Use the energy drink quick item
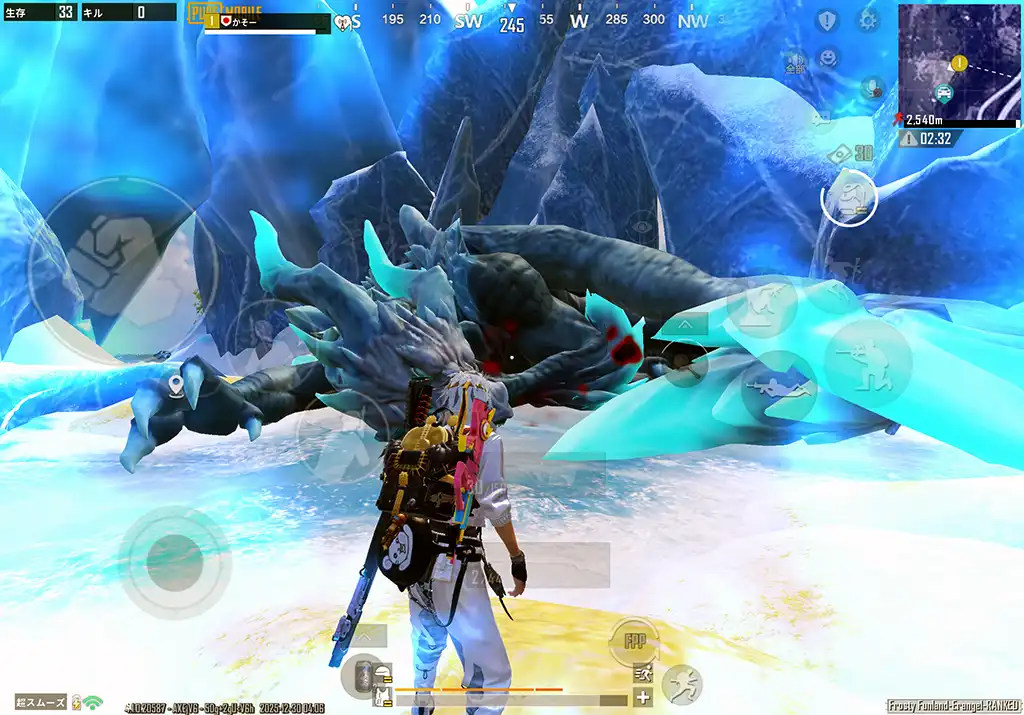The height and width of the screenshot is (715, 1024). coord(363,676)
